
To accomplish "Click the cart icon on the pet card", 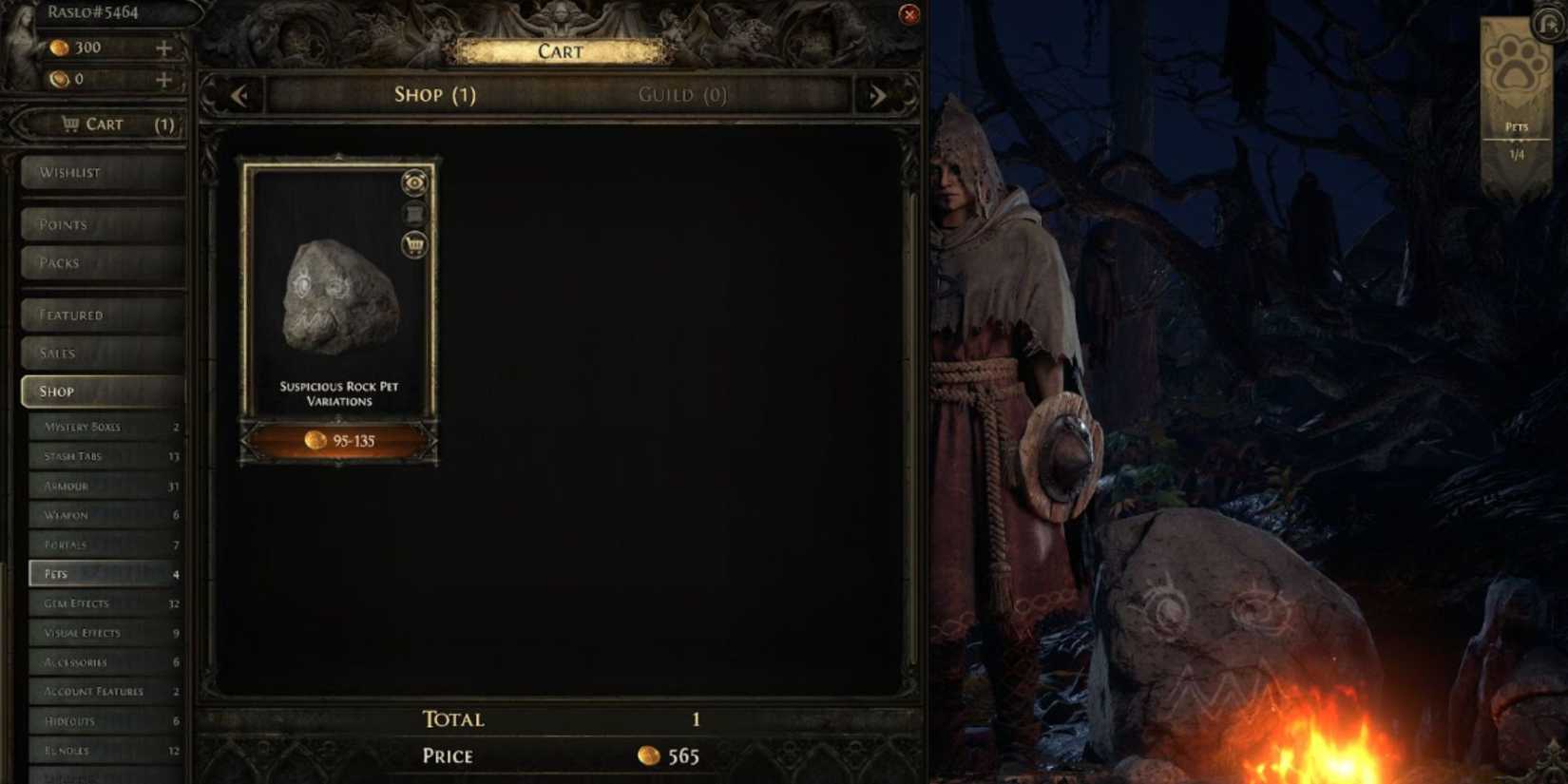I will click(412, 244).
